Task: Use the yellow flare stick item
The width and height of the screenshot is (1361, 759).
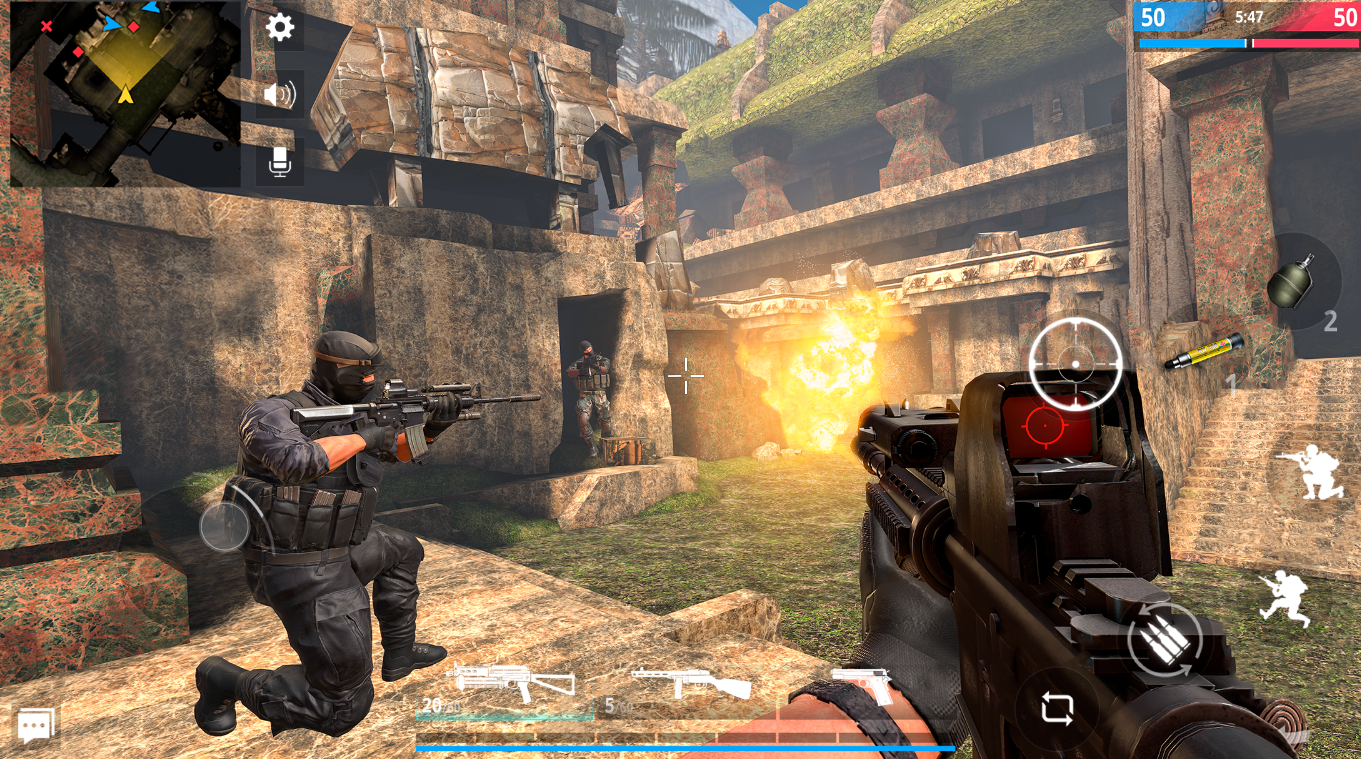Action: (1204, 352)
